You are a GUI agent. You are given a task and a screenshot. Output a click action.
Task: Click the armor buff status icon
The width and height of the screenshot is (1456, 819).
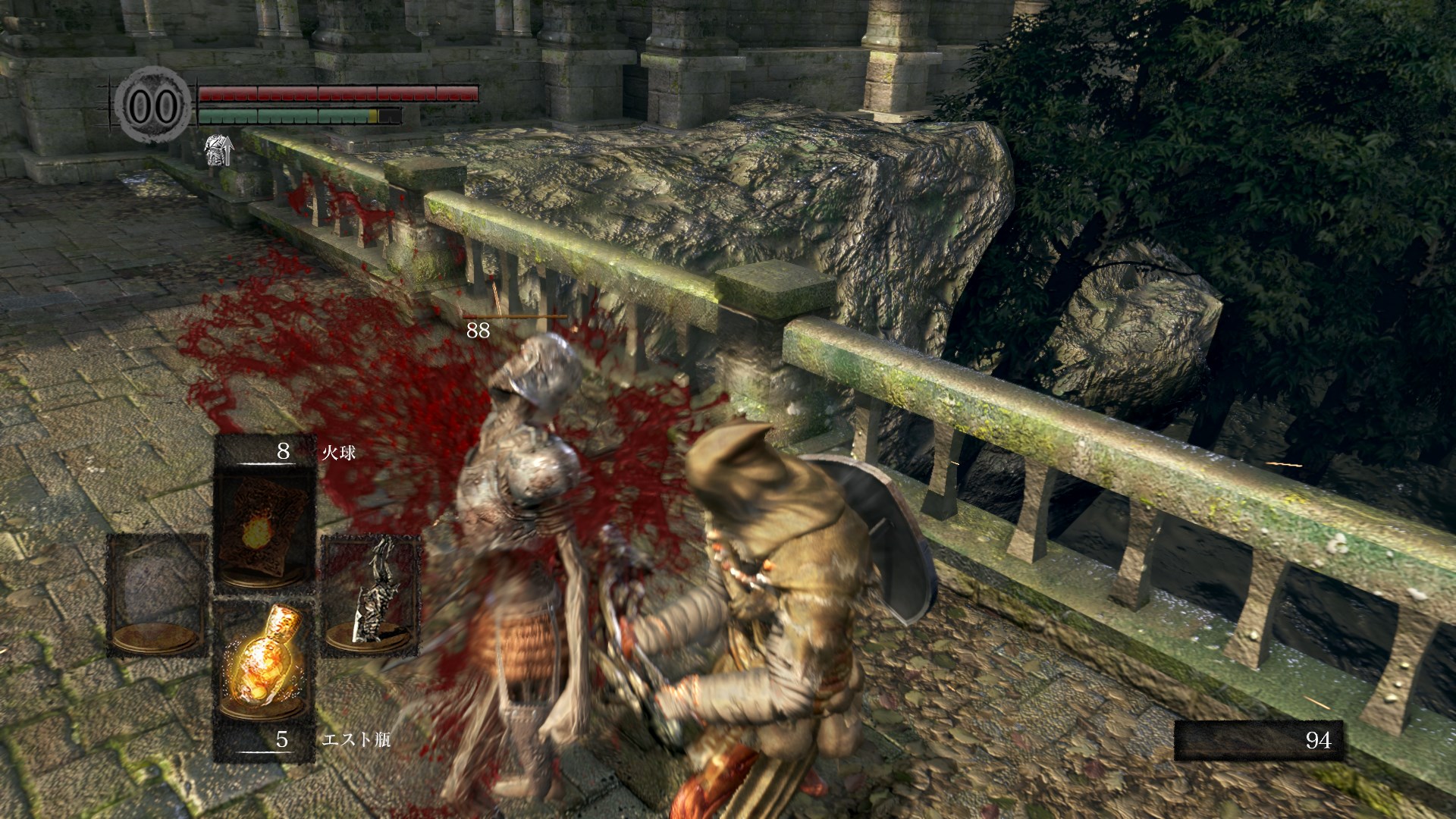(219, 150)
